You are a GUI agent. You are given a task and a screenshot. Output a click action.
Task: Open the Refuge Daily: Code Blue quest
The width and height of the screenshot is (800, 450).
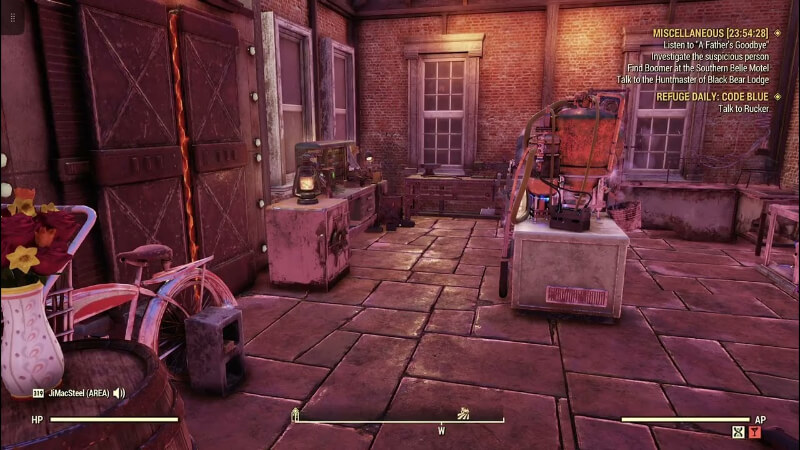[713, 96]
